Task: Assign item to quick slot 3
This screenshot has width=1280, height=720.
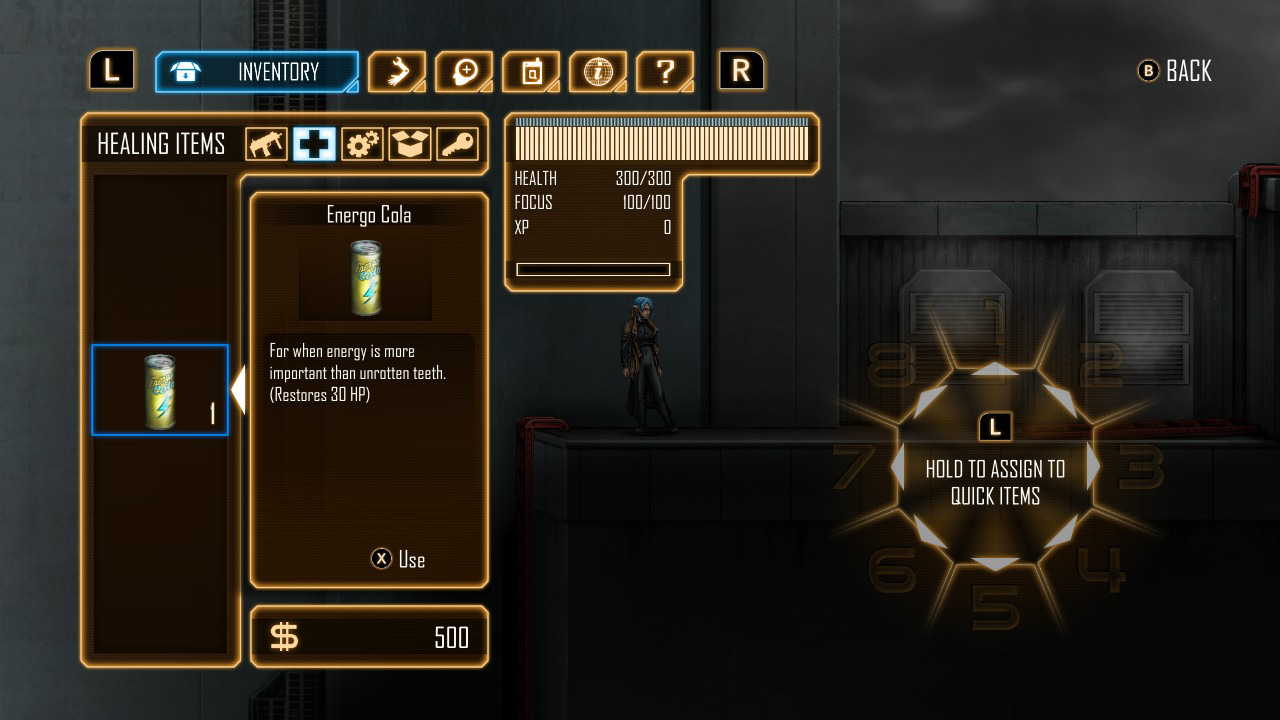Action: (1094, 467)
